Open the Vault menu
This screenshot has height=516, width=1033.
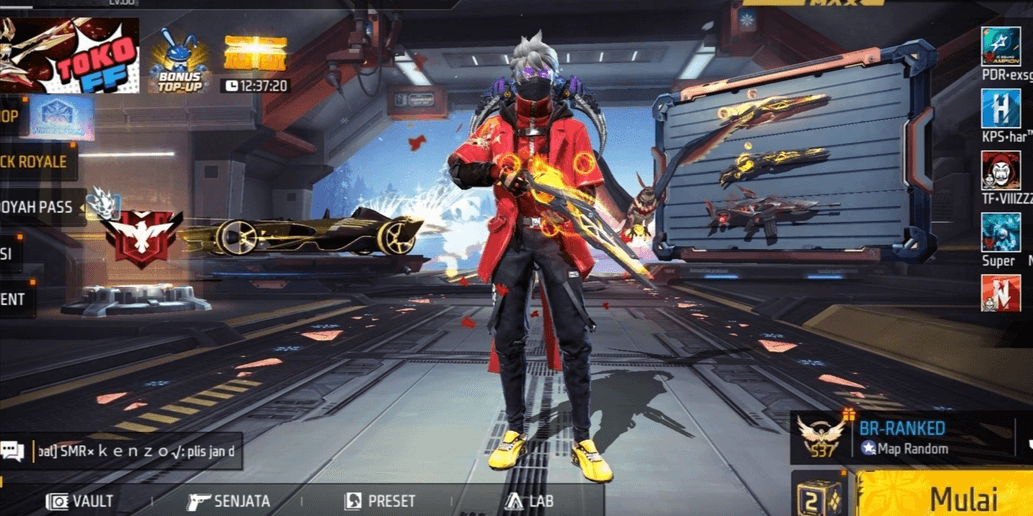click(x=82, y=500)
